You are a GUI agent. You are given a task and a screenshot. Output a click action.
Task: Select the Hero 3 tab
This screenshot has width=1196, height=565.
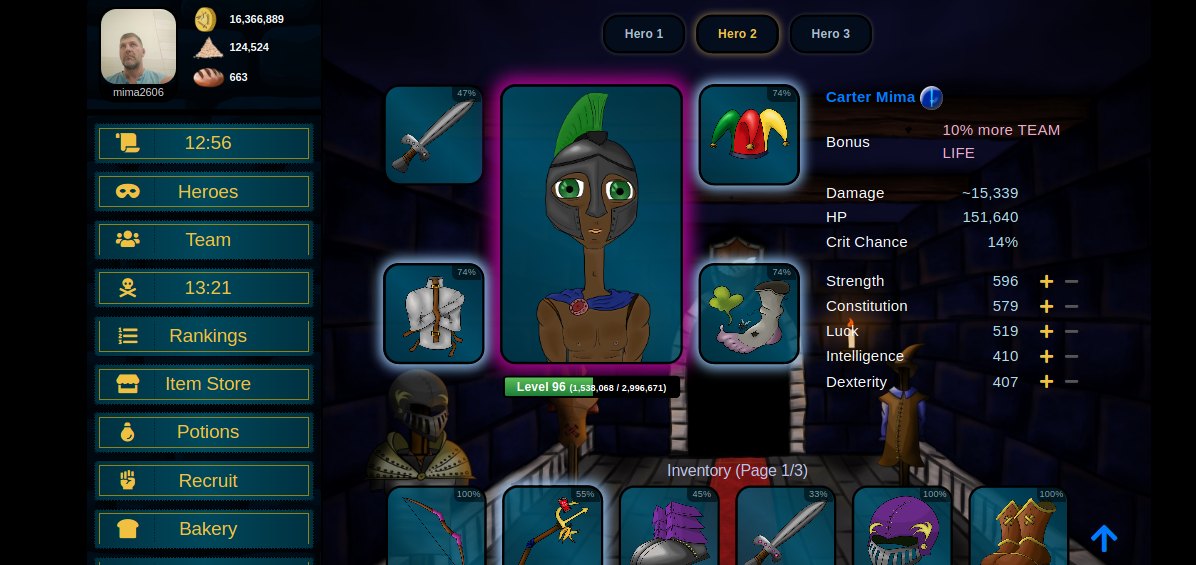pyautogui.click(x=830, y=34)
